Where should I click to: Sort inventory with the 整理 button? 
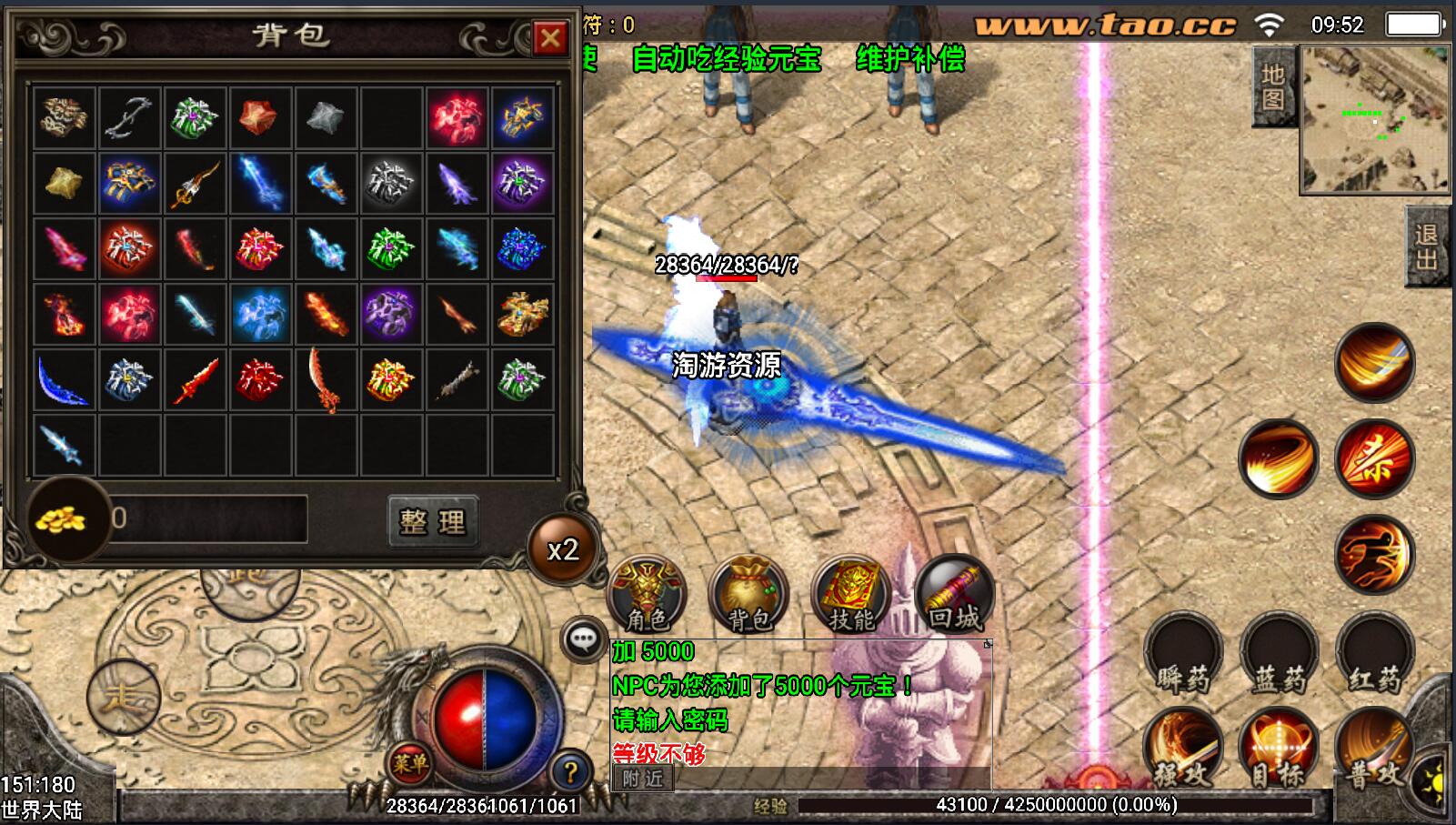432,521
